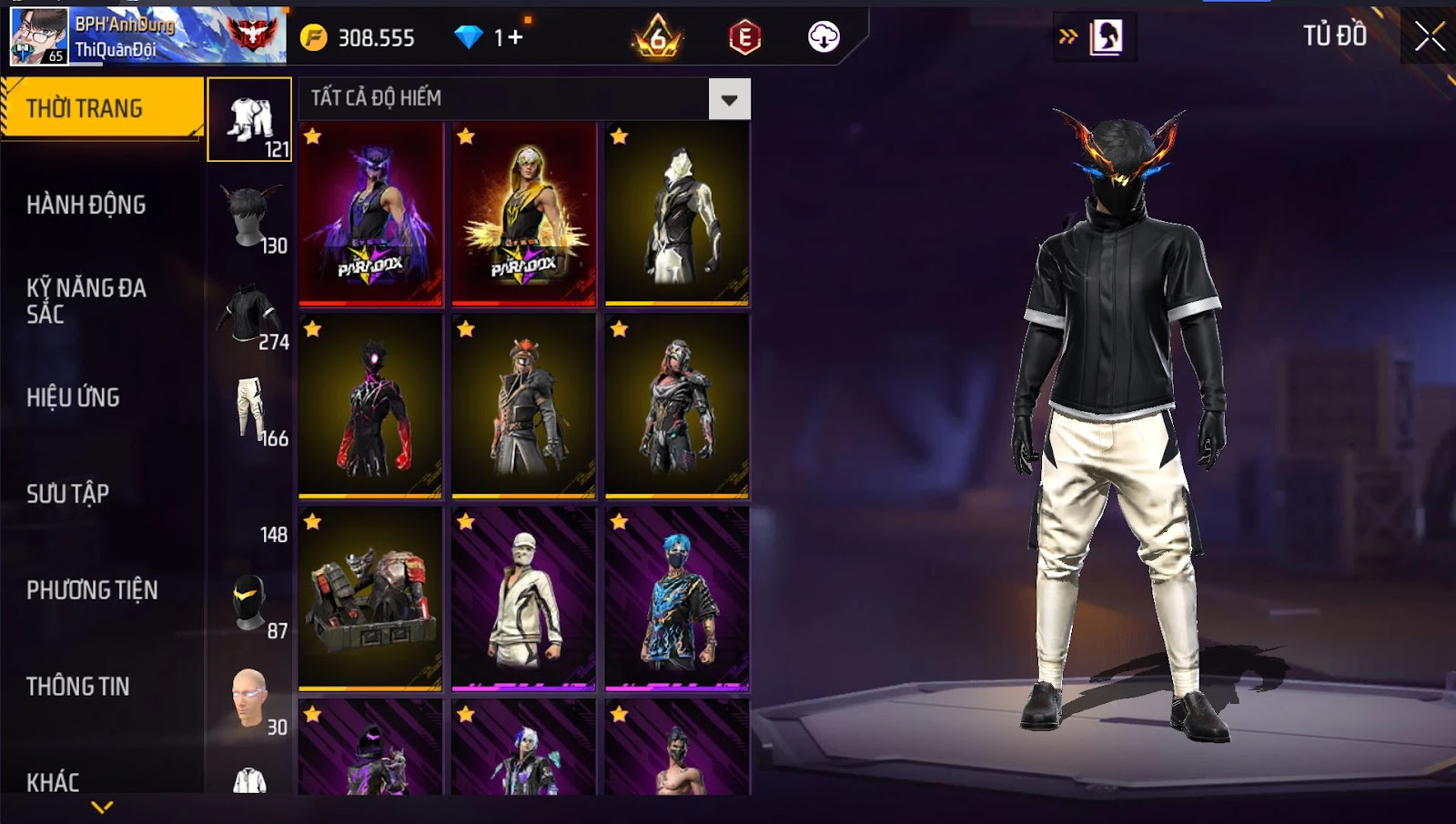Open the mask subcategory with 87 items
Screen dimensions: 1456x824
[x=250, y=604]
